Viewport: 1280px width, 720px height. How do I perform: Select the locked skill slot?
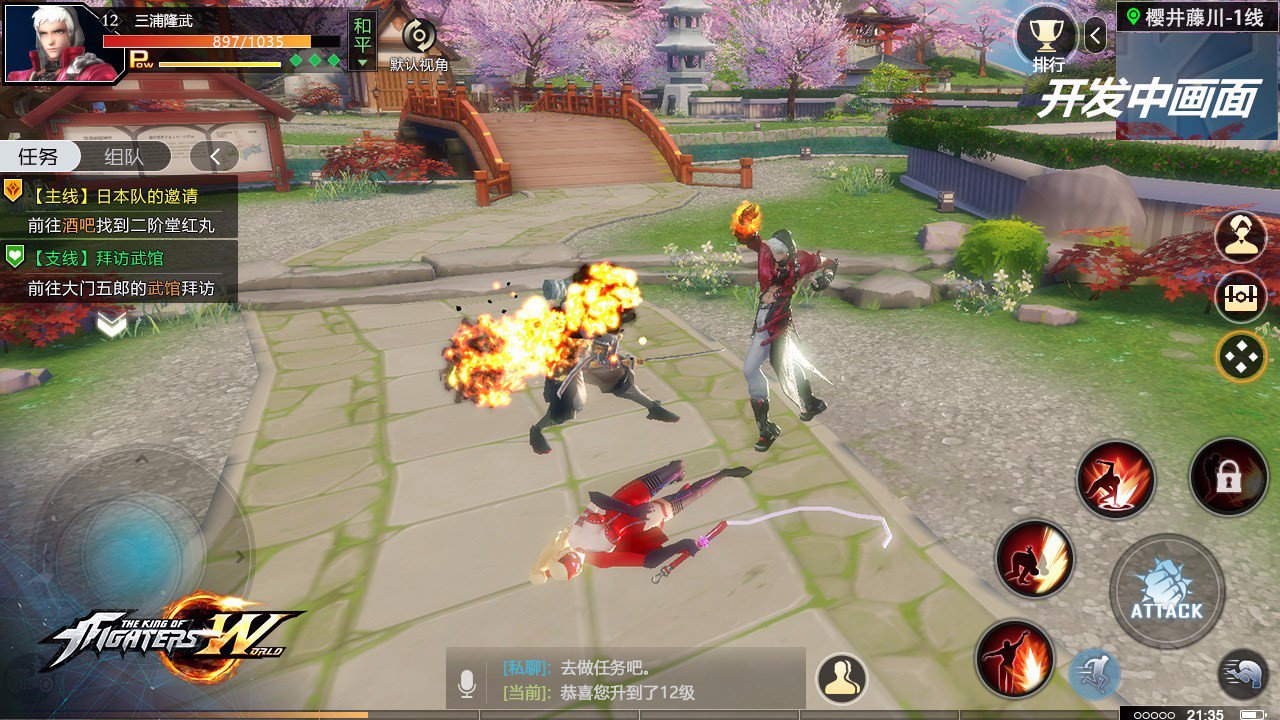click(1228, 478)
